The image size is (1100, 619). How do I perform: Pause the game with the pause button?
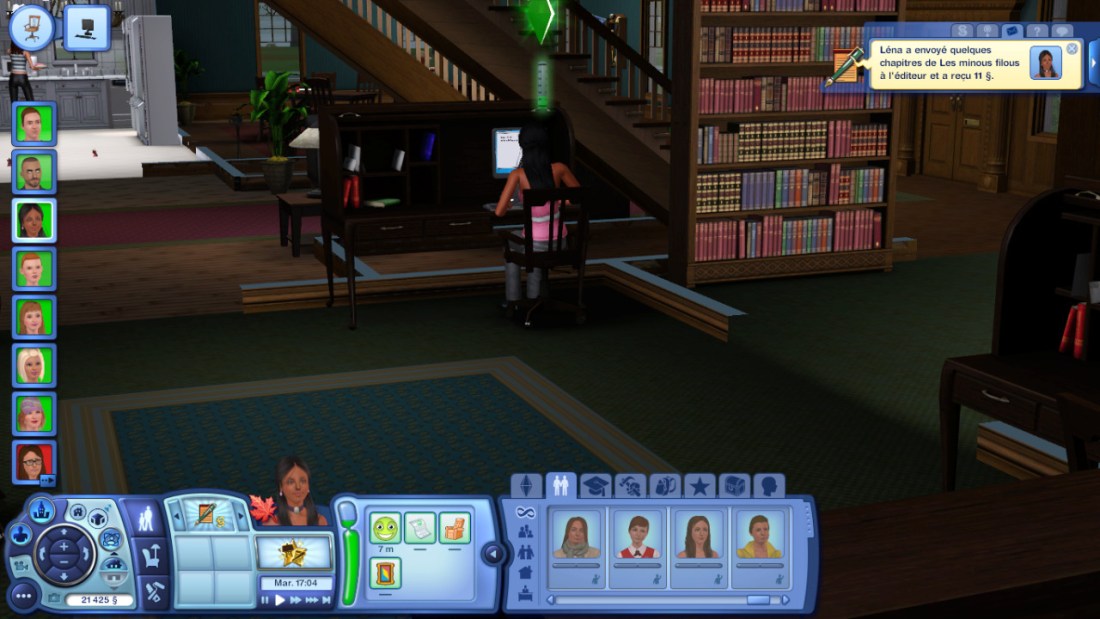(x=265, y=600)
